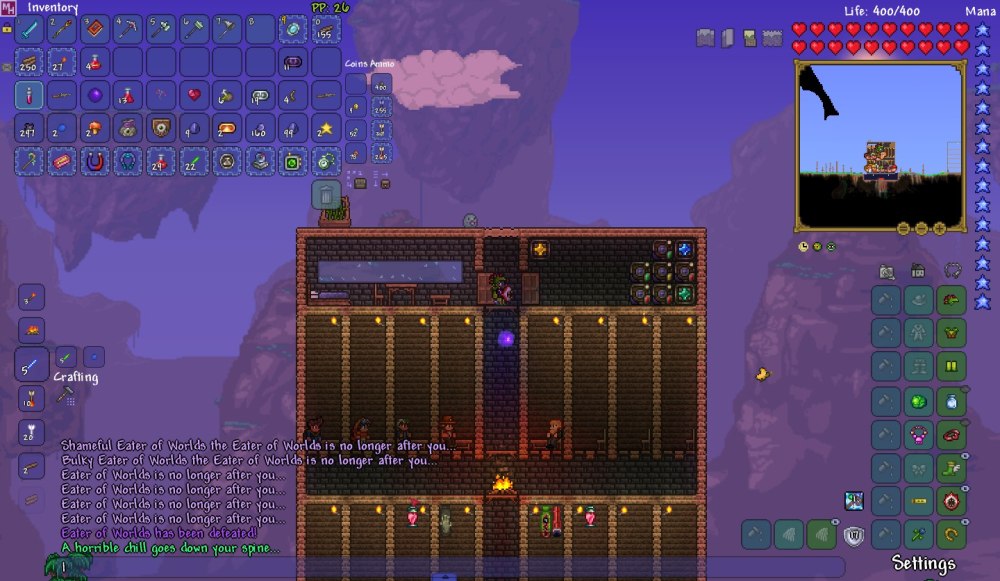Select the blue sword in hotbar slot 1

[x=29, y=29]
